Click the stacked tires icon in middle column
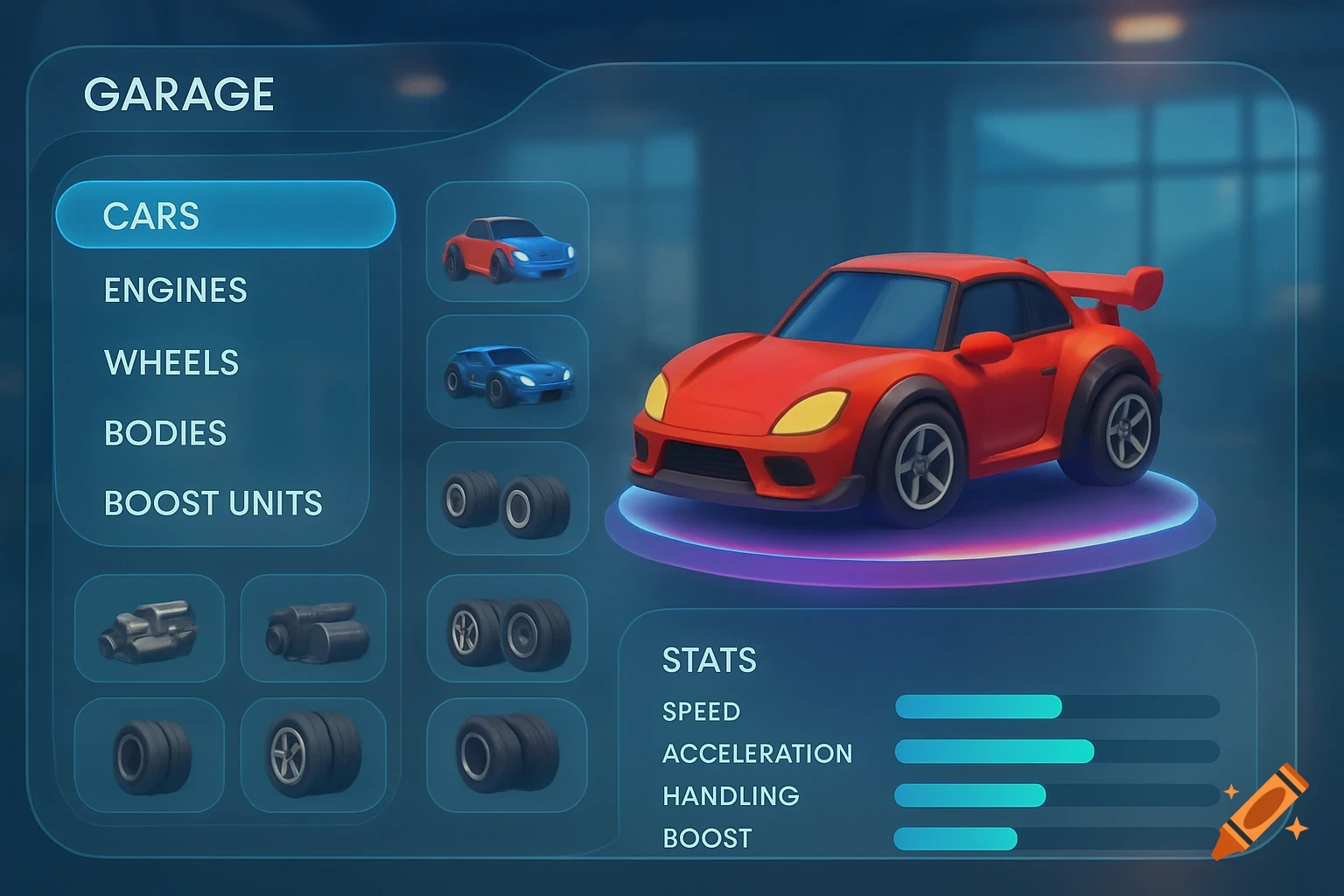 [507, 501]
